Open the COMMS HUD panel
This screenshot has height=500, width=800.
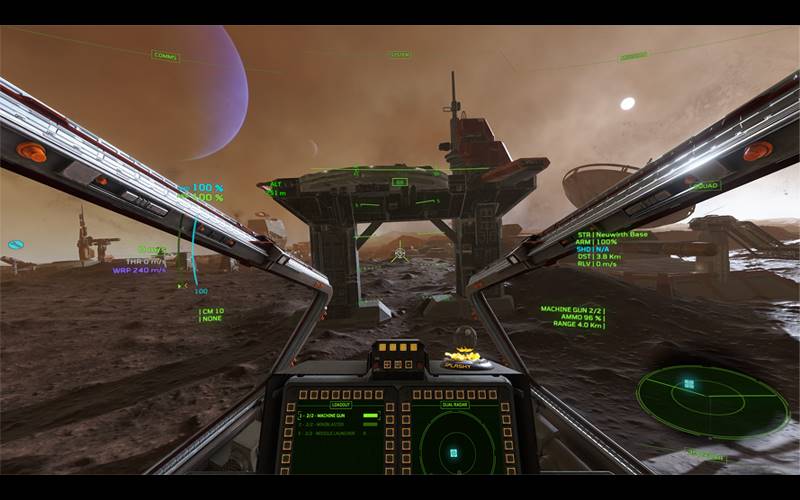165,56
